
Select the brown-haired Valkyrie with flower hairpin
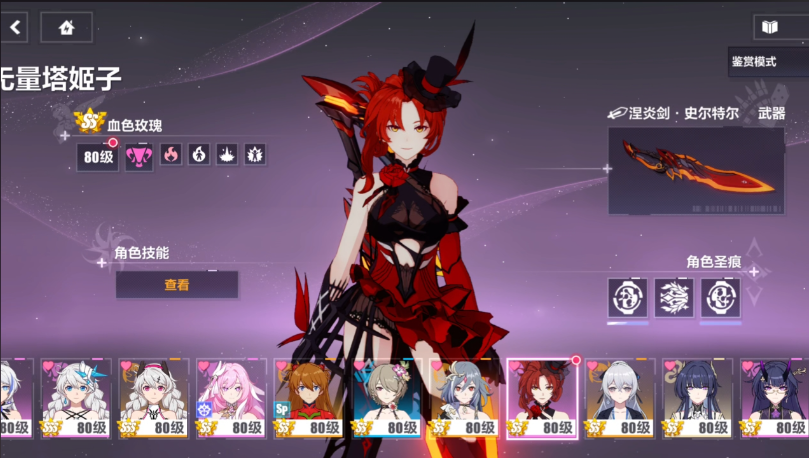[387, 398]
